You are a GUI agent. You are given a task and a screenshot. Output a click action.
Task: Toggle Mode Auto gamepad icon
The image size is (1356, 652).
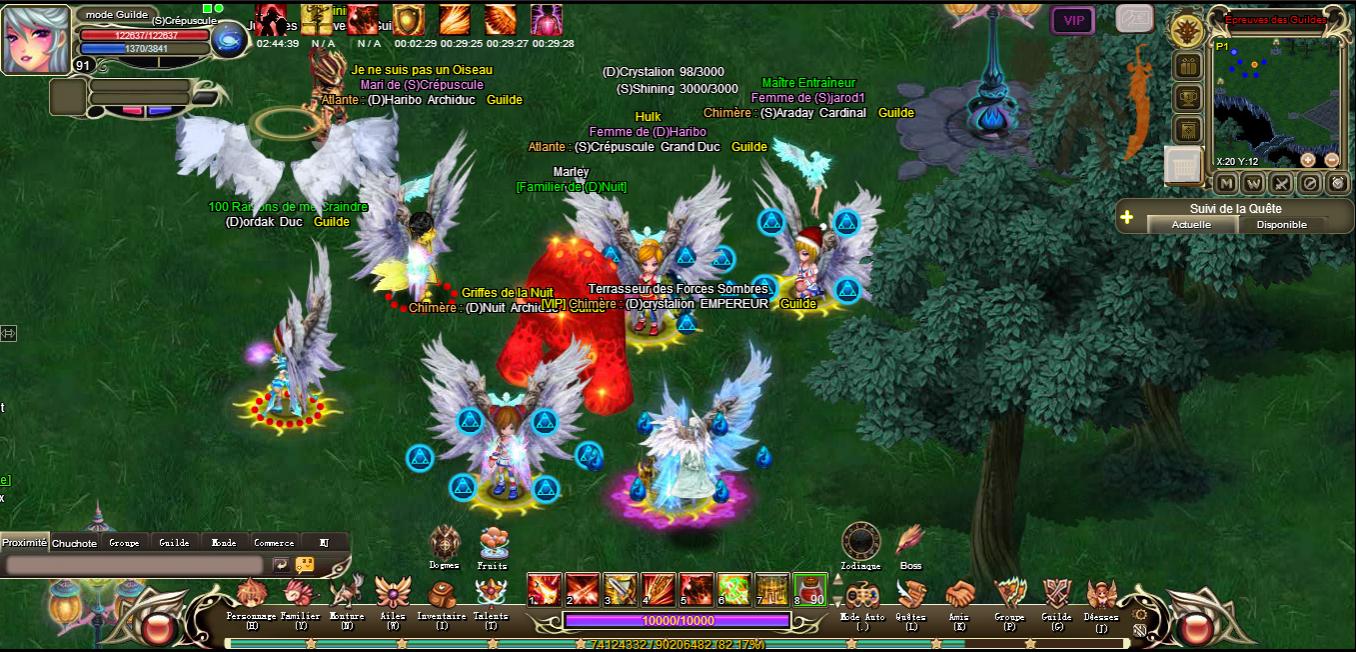click(862, 596)
